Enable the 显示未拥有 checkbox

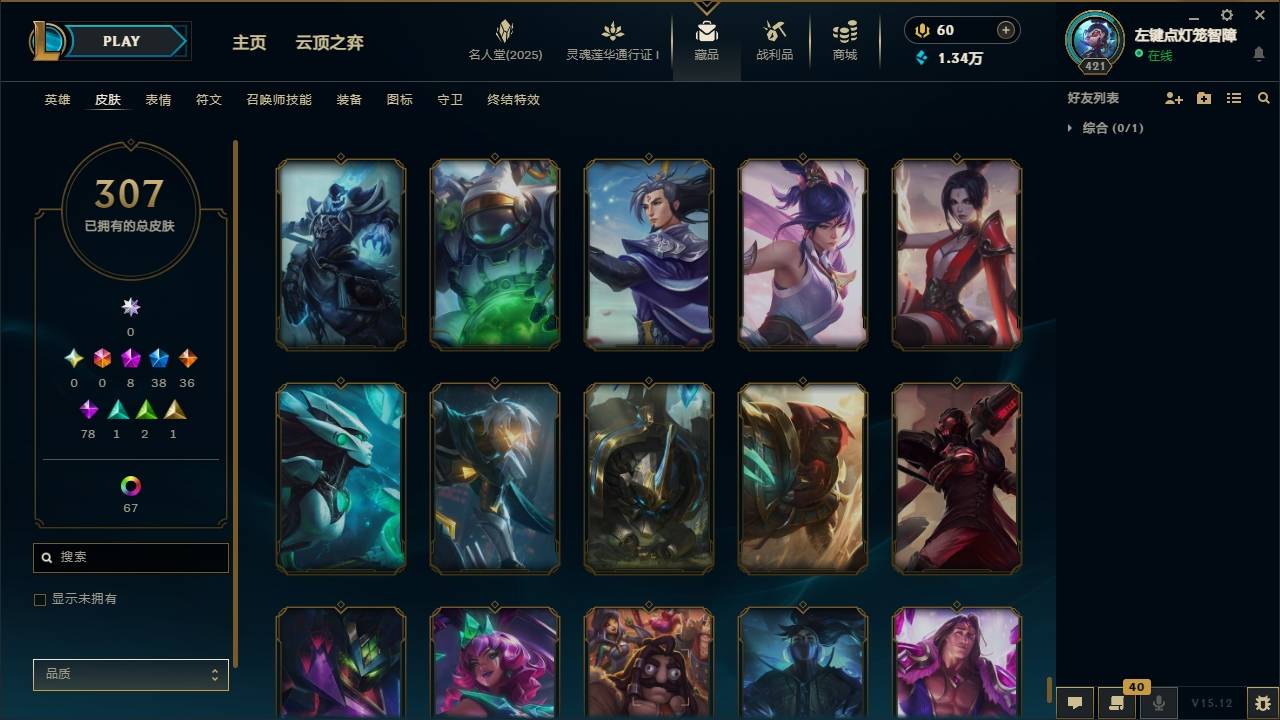[40, 599]
